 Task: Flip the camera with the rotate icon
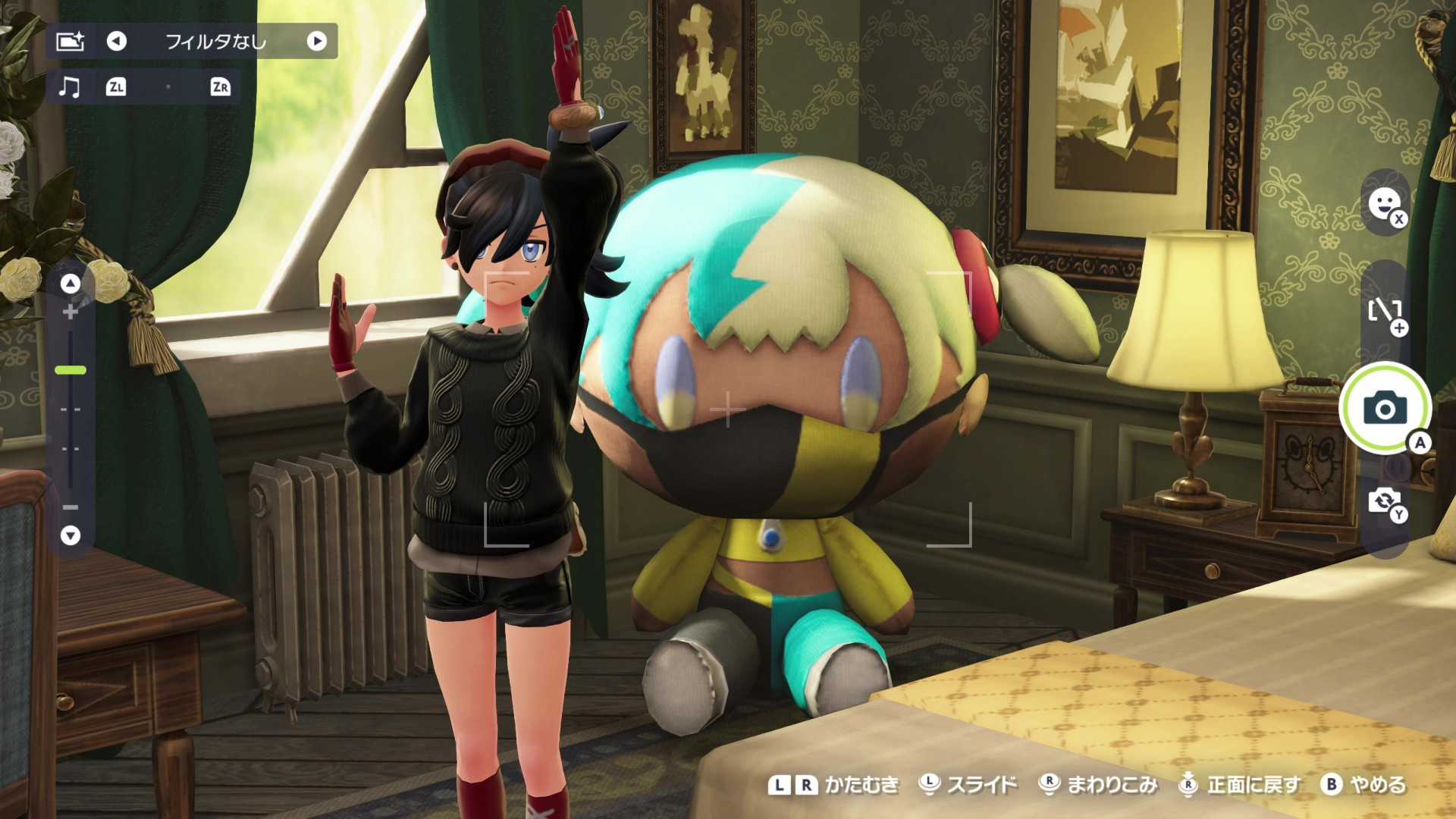[1385, 501]
